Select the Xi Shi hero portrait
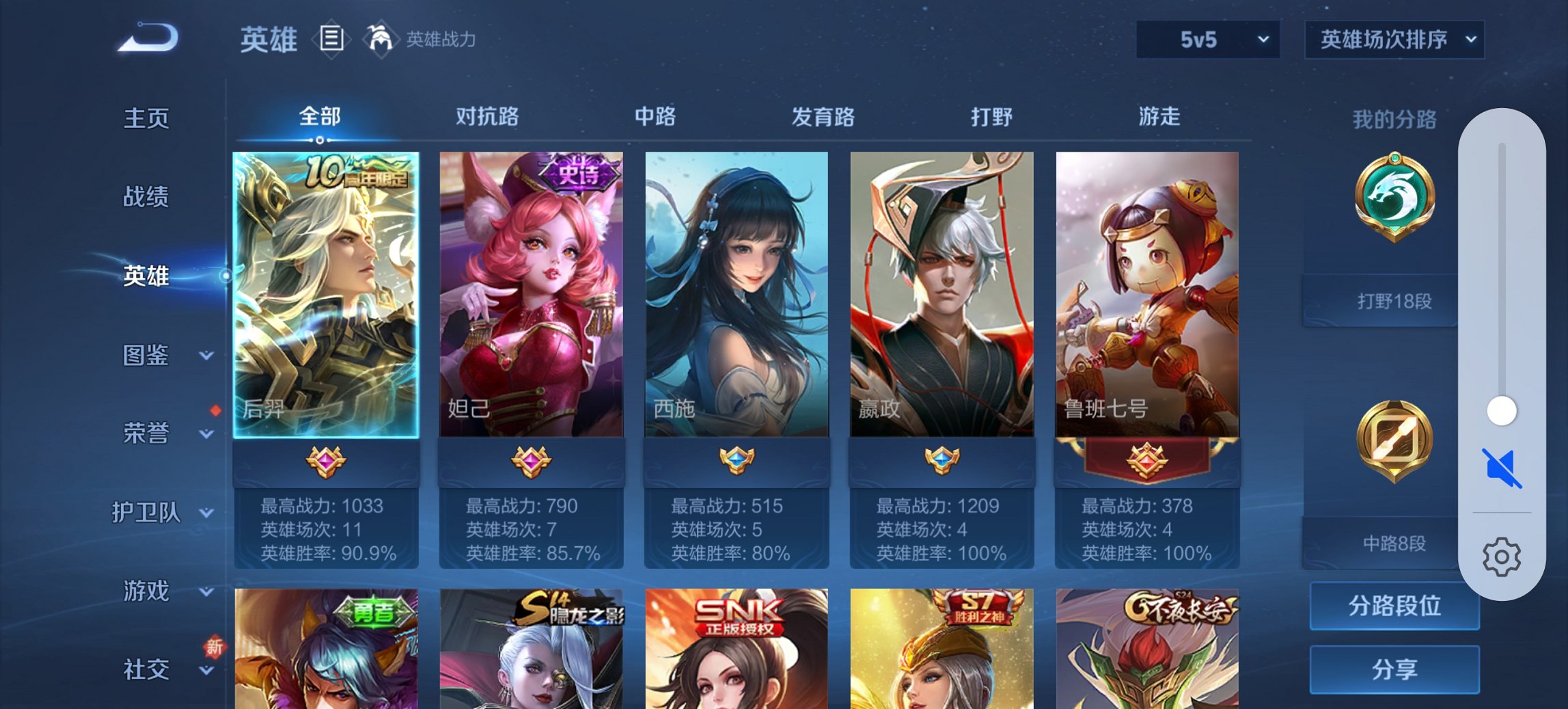 [x=734, y=294]
